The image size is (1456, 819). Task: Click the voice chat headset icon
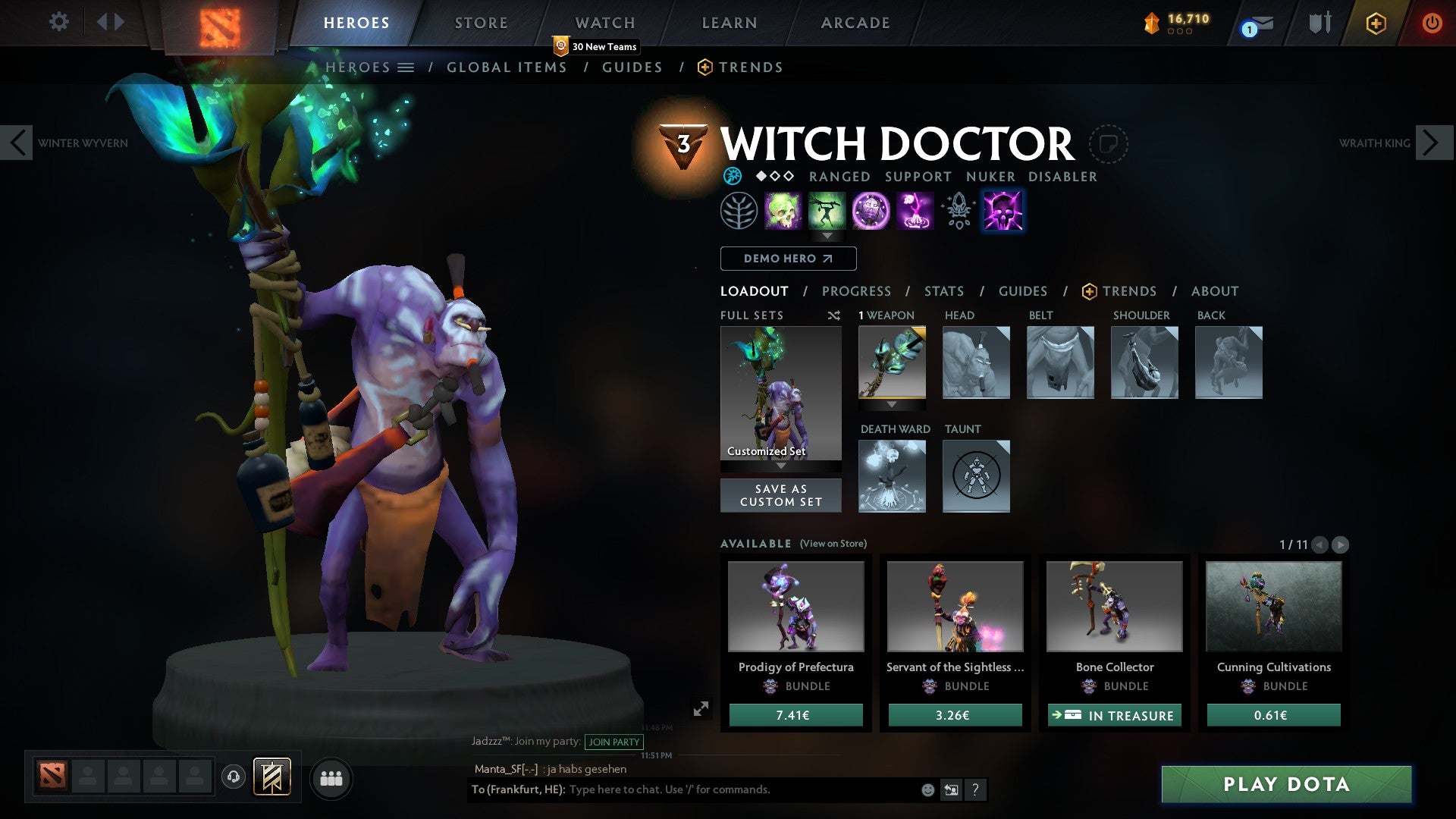click(234, 777)
